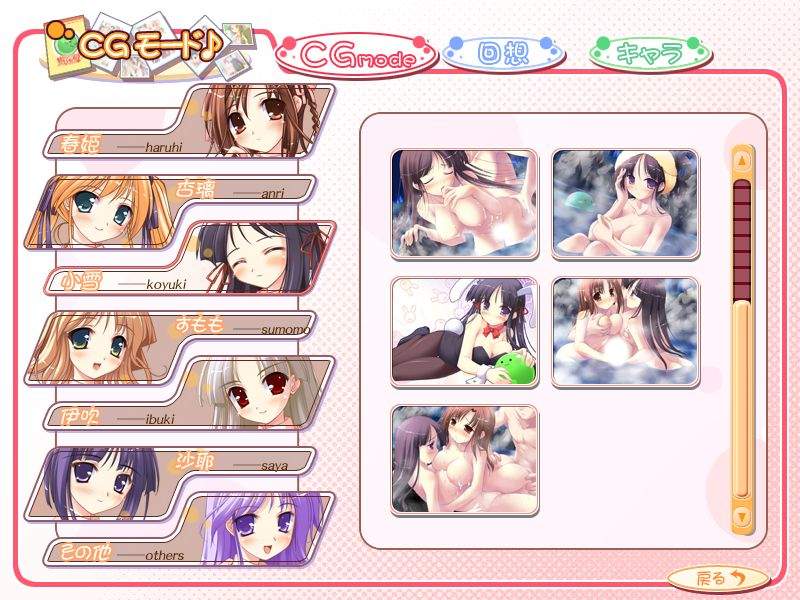Switch to the CG mode tab
This screenshot has height=600, width=800.
[358, 57]
